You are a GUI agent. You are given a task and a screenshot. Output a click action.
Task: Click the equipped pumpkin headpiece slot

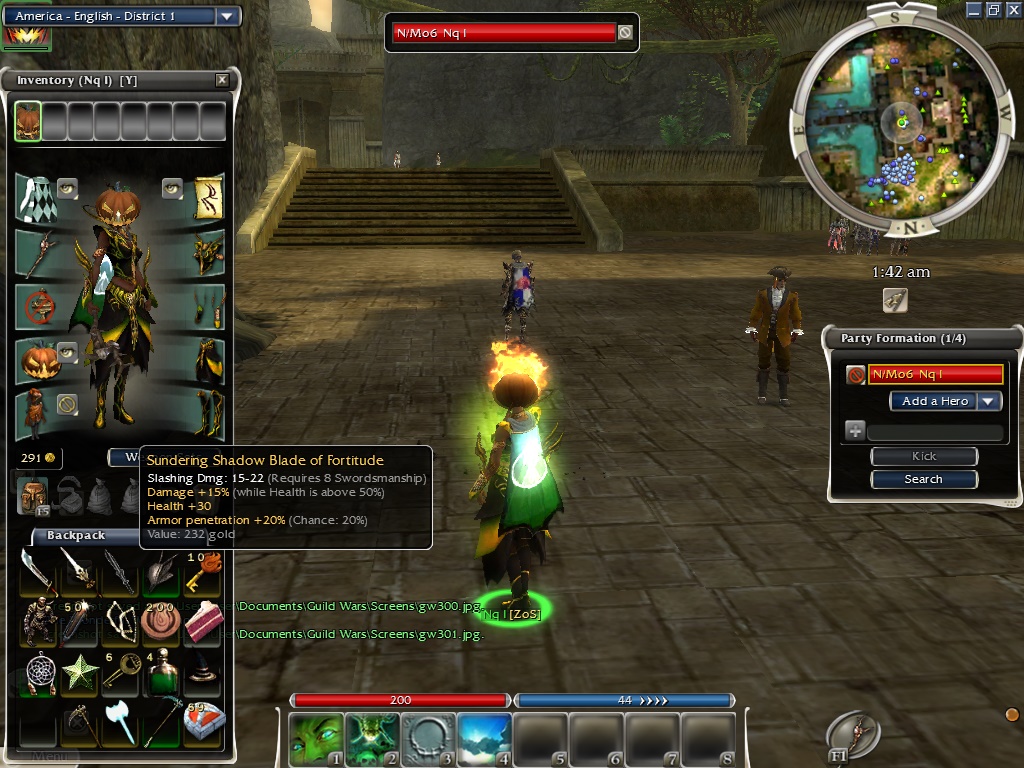click(x=40, y=361)
